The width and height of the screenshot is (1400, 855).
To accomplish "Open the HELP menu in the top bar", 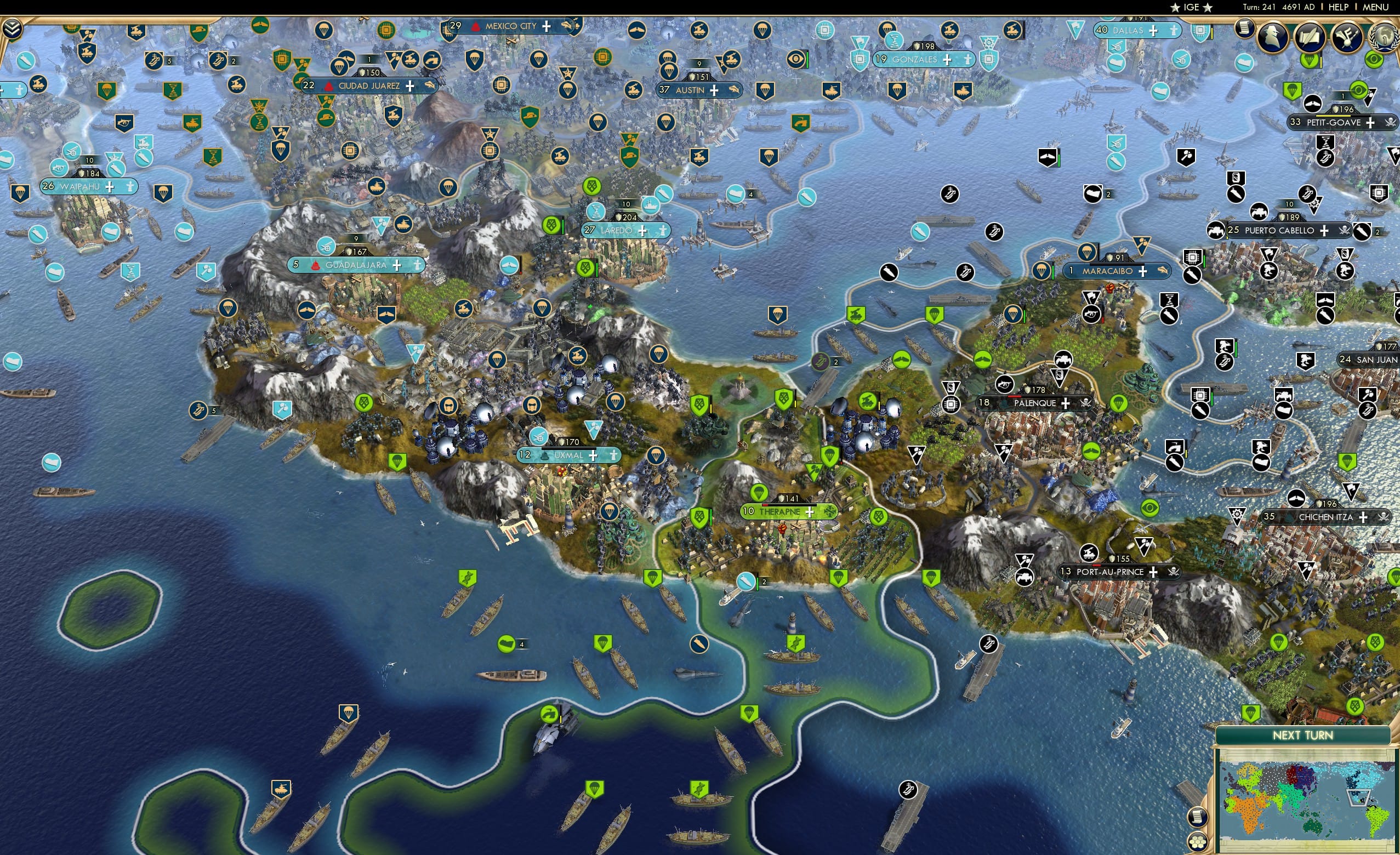I will 1340,7.
